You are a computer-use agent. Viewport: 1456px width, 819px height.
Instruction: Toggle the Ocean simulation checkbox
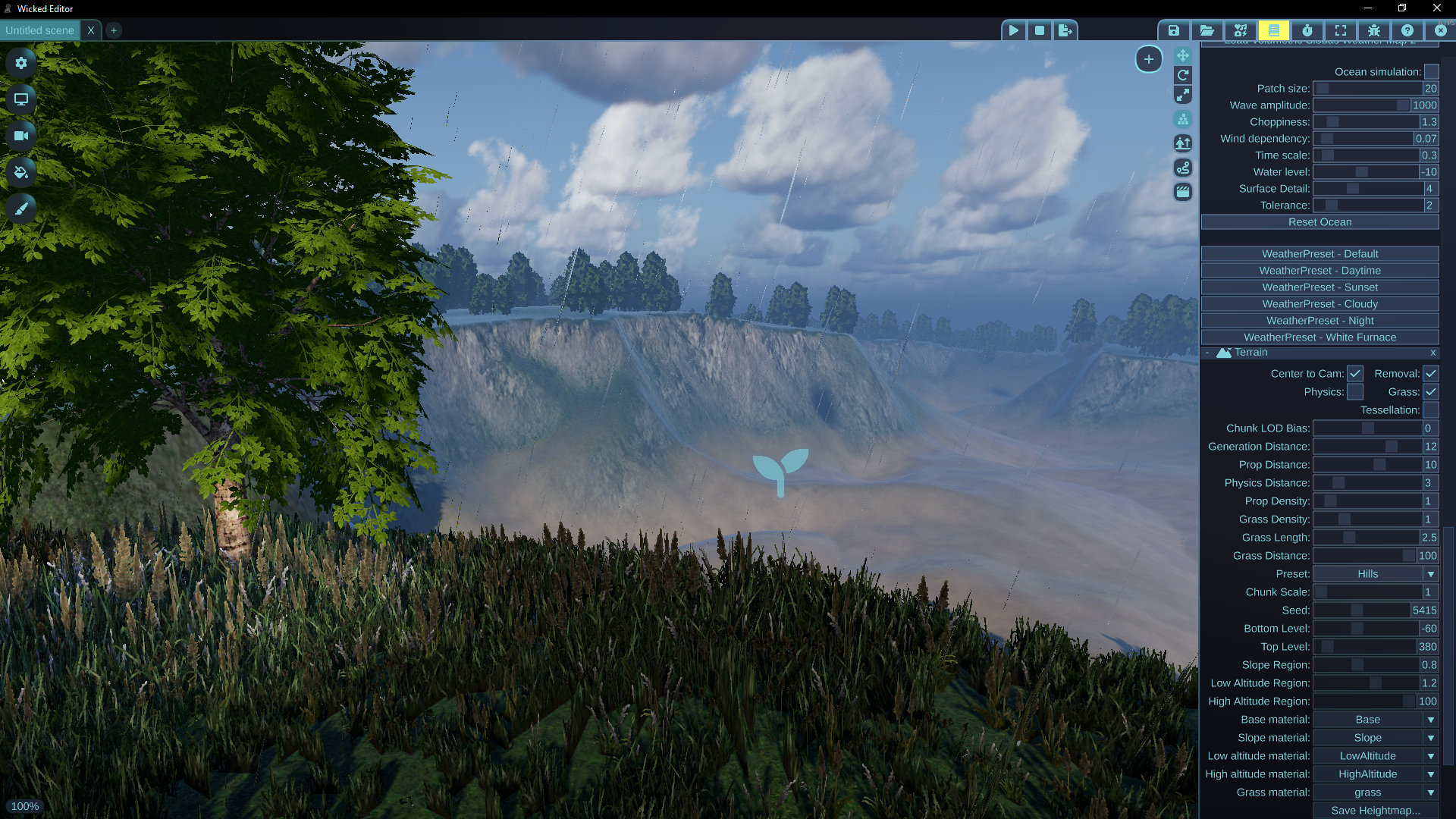[x=1431, y=72]
